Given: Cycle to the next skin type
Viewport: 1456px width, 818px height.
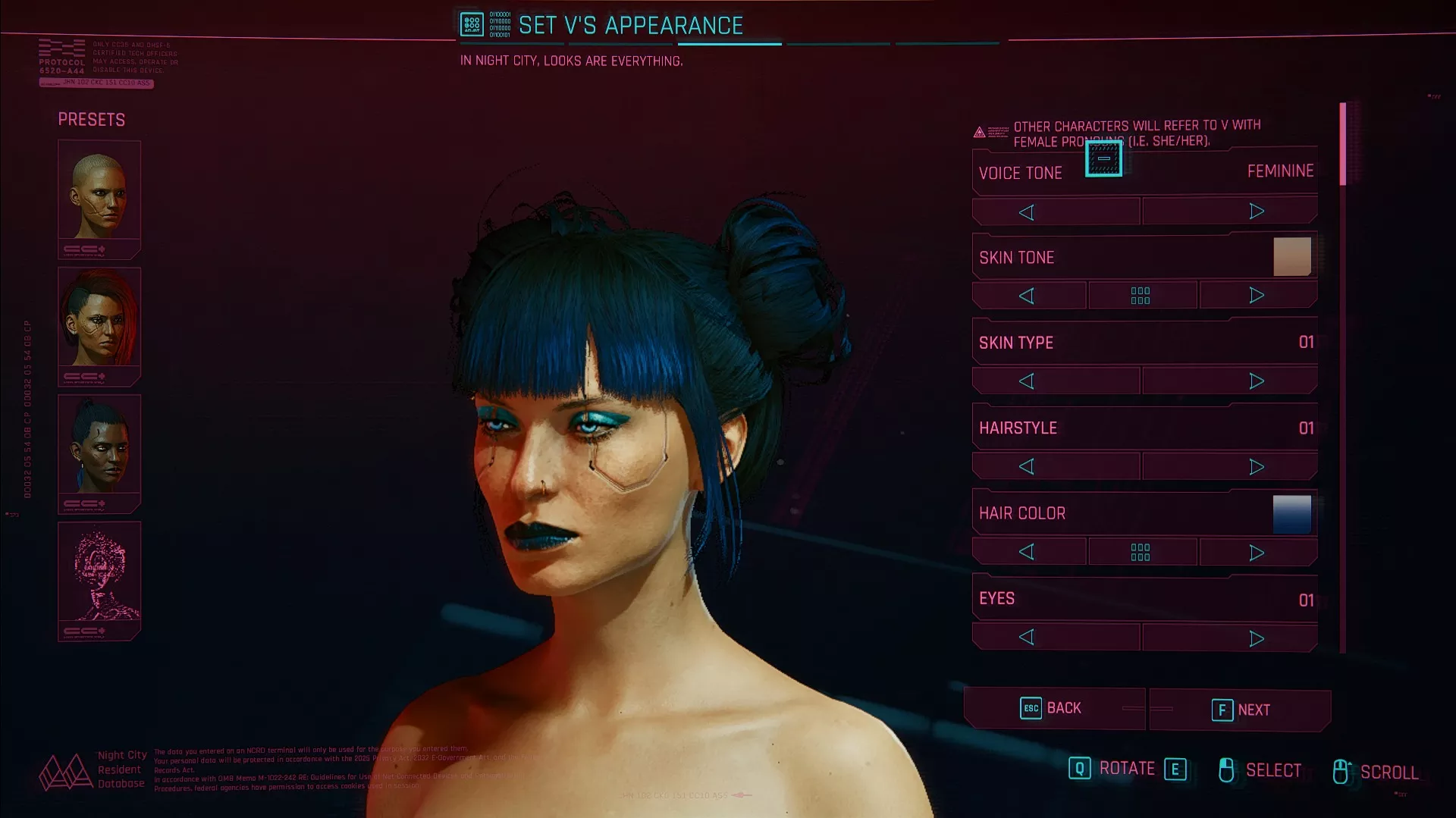Looking at the screenshot, I should (x=1256, y=381).
